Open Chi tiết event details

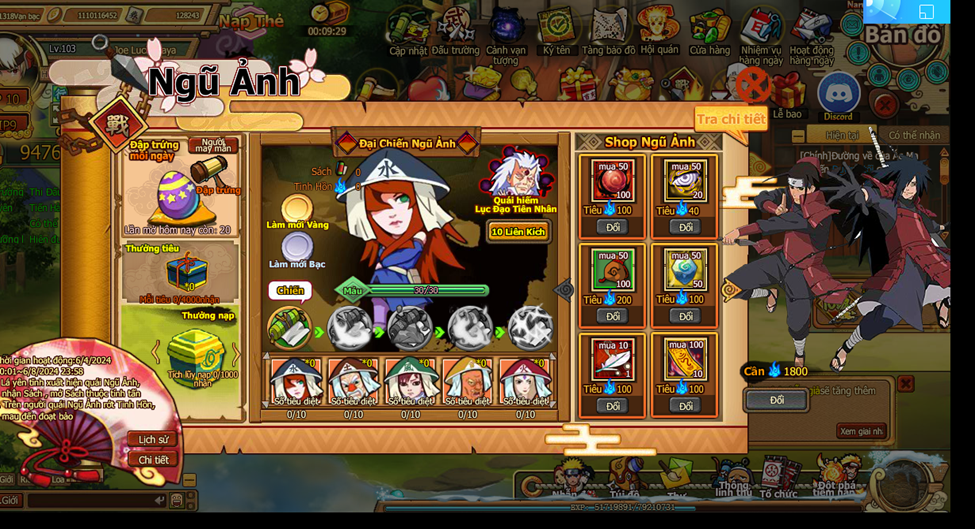coord(153,459)
